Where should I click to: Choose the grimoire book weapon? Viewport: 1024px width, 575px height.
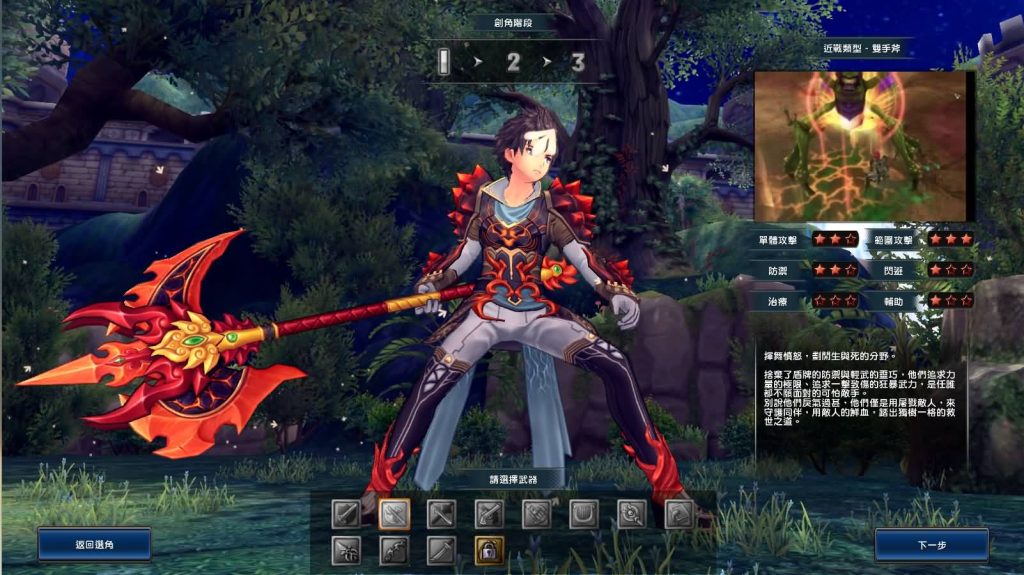point(537,514)
